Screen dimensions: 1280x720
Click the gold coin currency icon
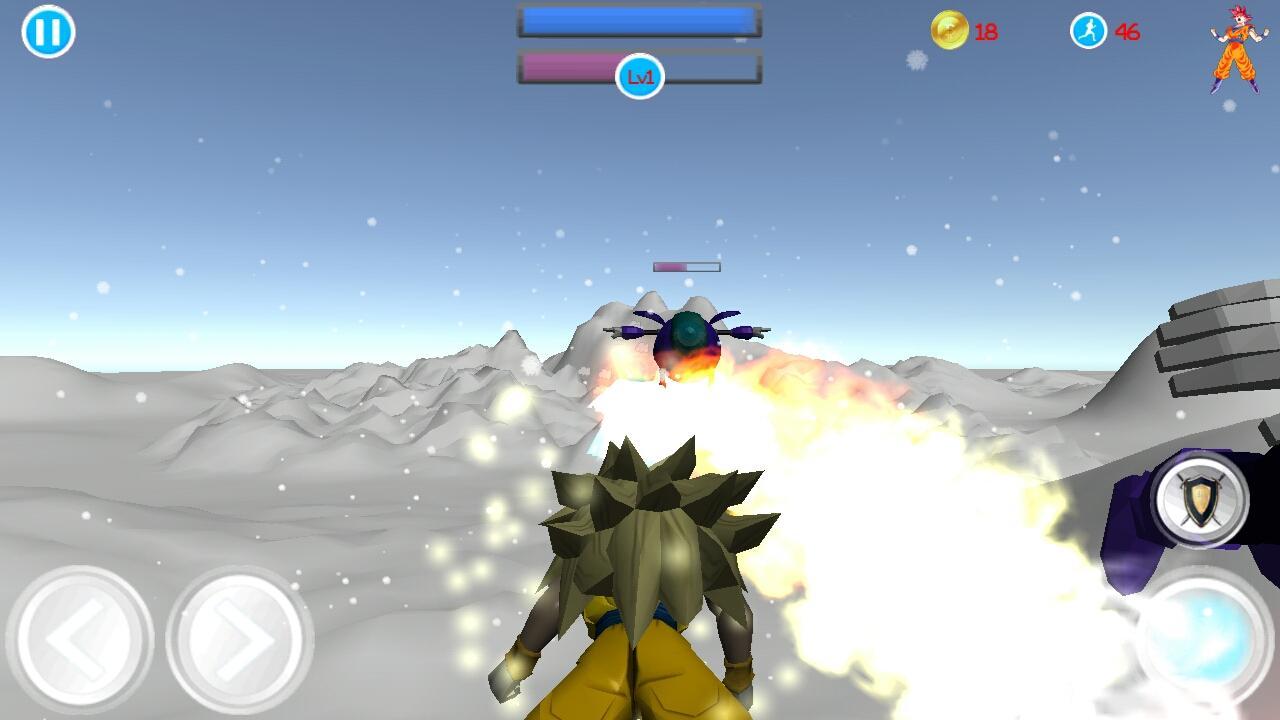coord(951,30)
